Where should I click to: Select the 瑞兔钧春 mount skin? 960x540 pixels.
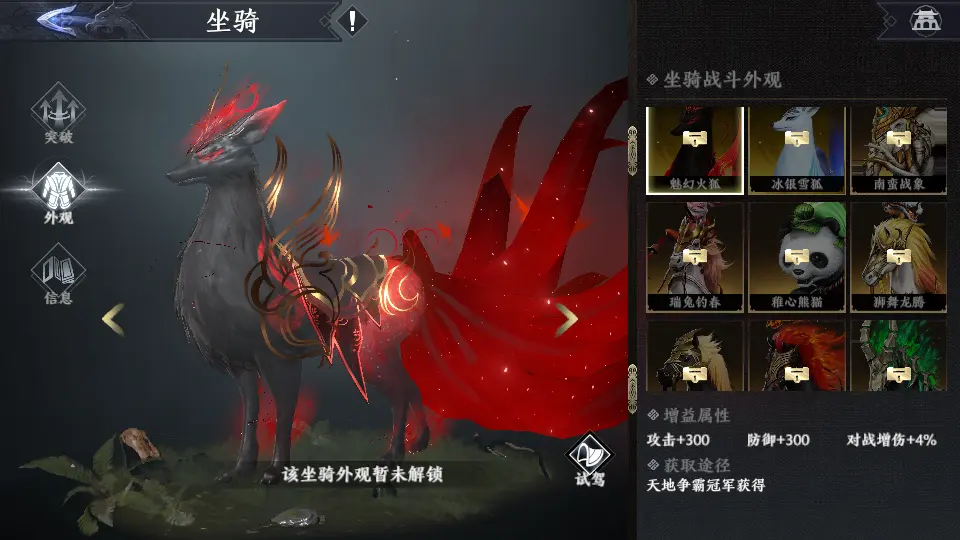(x=695, y=257)
